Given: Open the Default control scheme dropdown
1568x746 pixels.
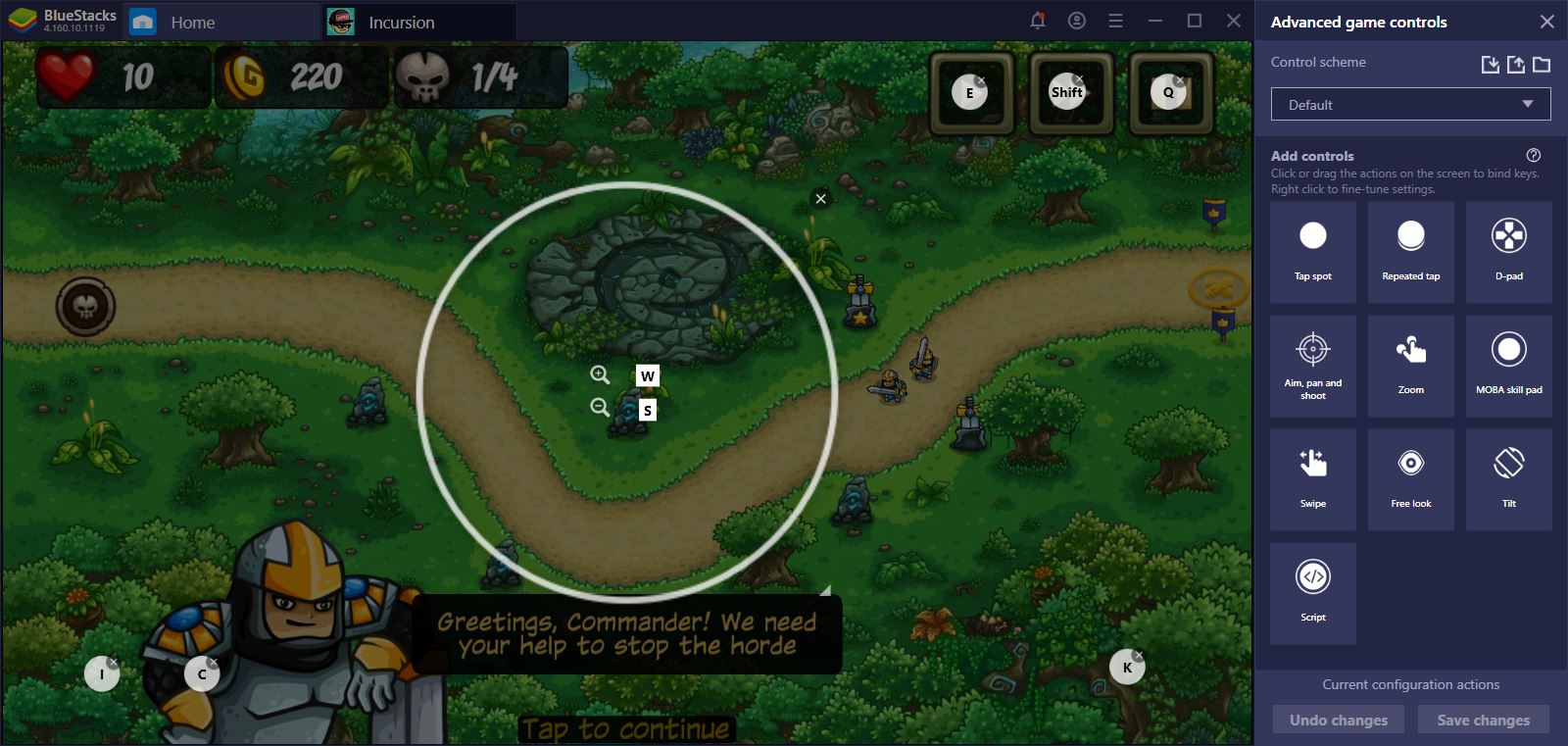Looking at the screenshot, I should click(x=1409, y=103).
